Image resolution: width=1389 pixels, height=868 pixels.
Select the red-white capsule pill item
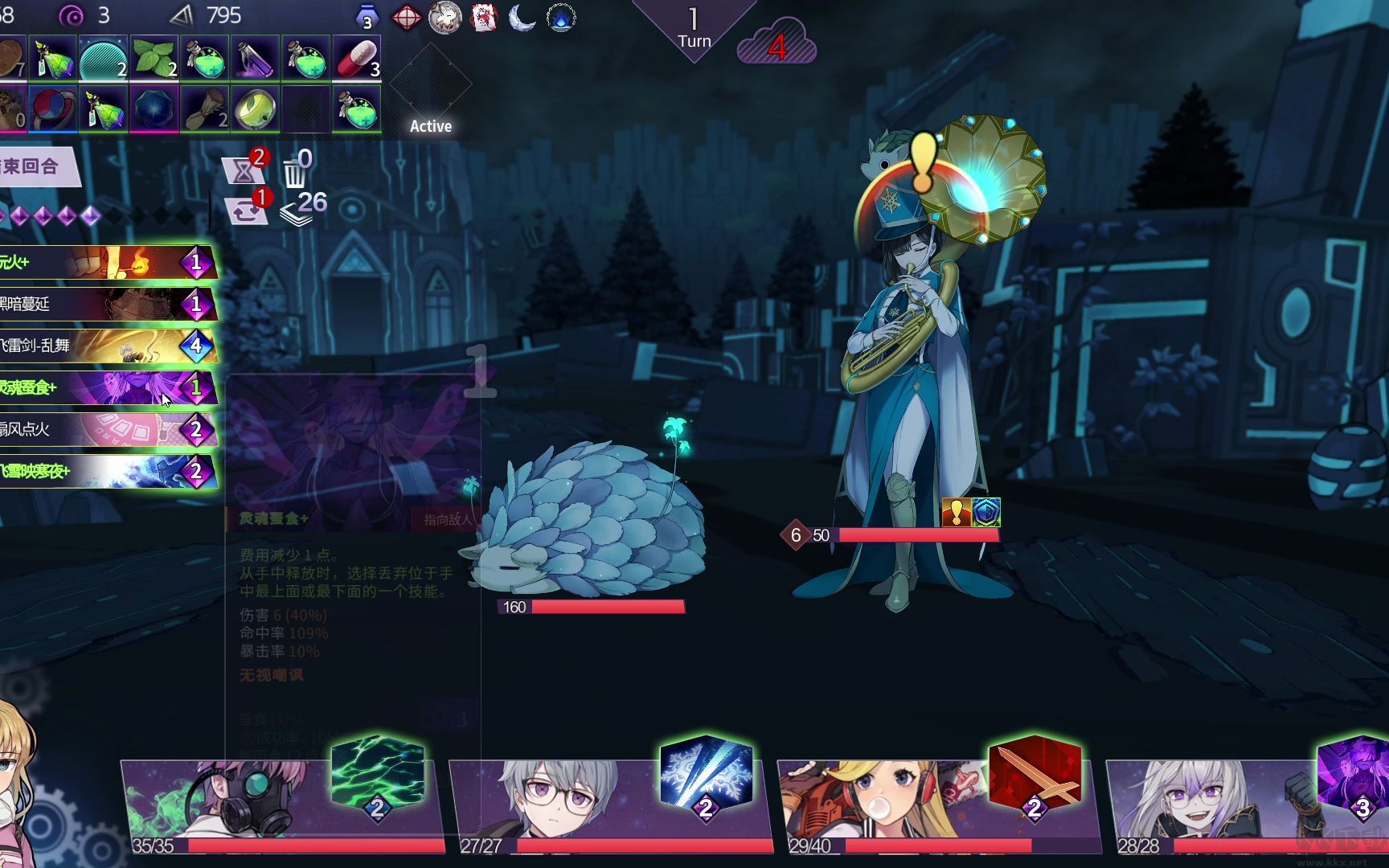356,58
